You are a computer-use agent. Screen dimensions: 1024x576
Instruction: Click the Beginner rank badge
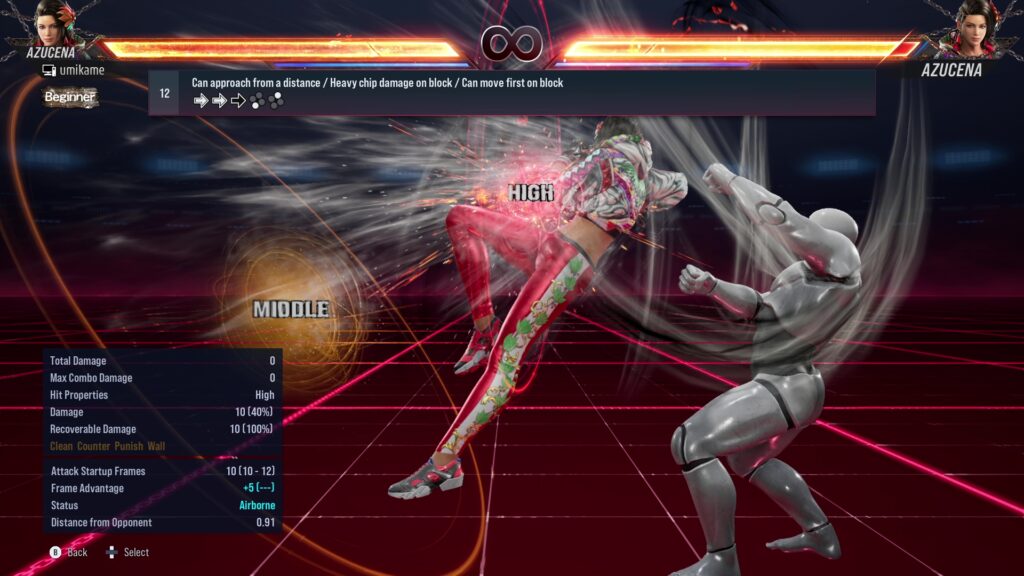coord(70,97)
